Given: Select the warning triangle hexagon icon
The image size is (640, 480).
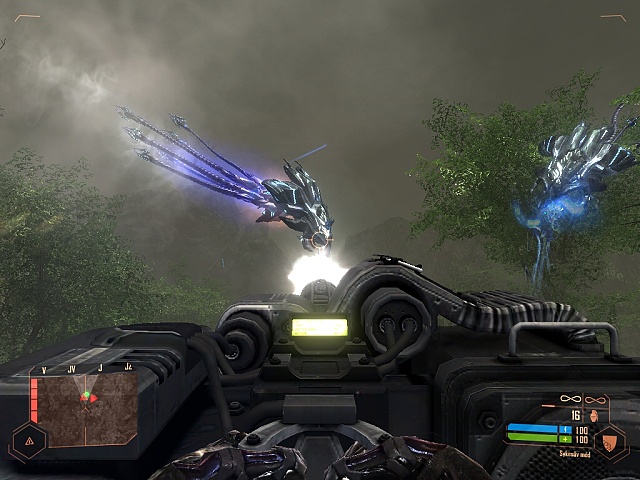Looking at the screenshot, I should [27, 439].
